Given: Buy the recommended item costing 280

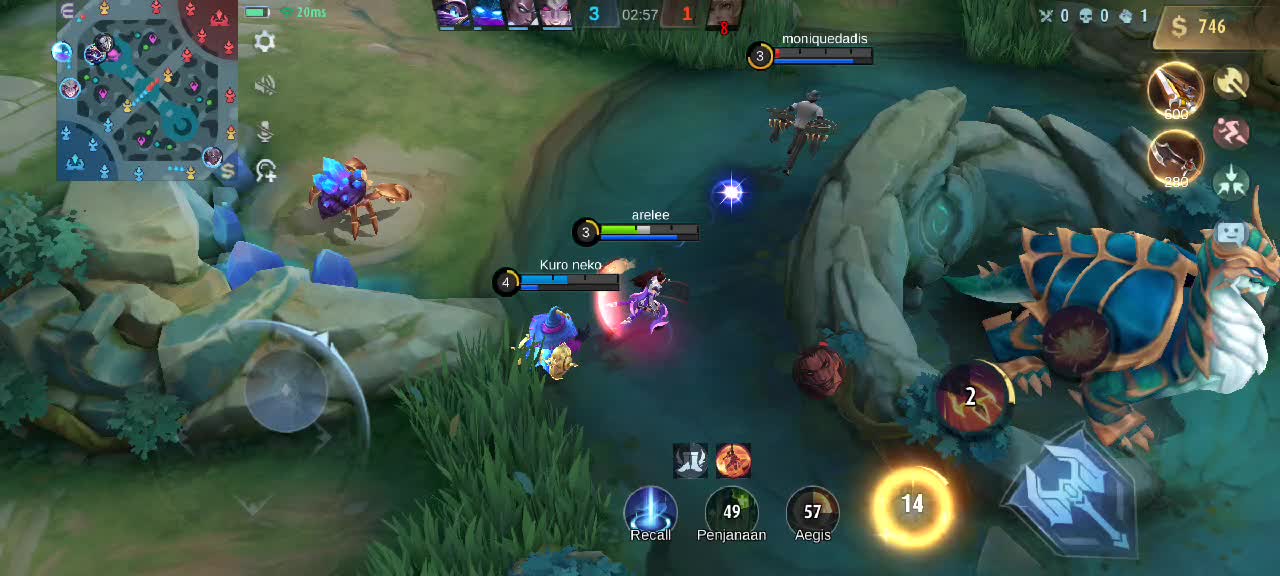Looking at the screenshot, I should point(1175,157).
